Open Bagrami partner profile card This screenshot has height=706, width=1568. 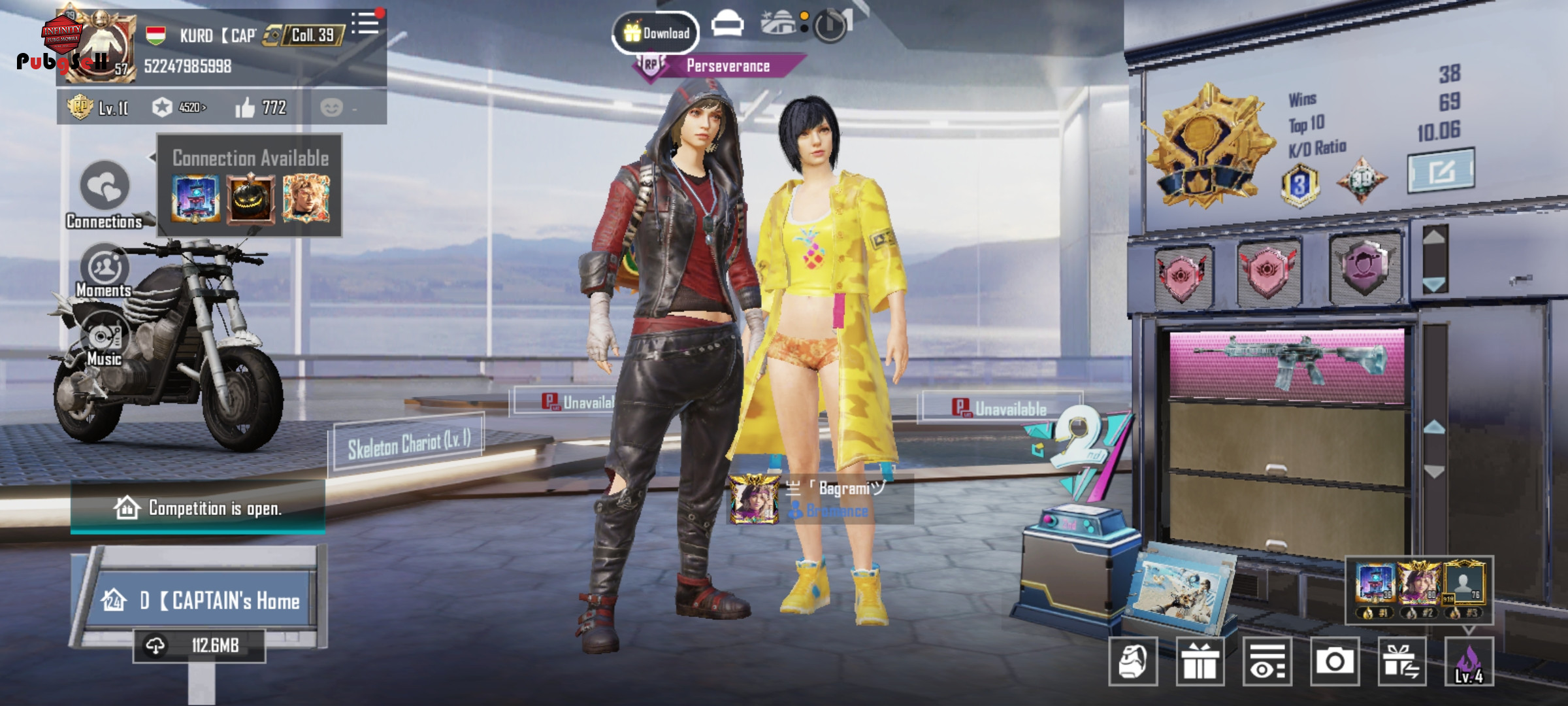pyautogui.click(x=820, y=499)
